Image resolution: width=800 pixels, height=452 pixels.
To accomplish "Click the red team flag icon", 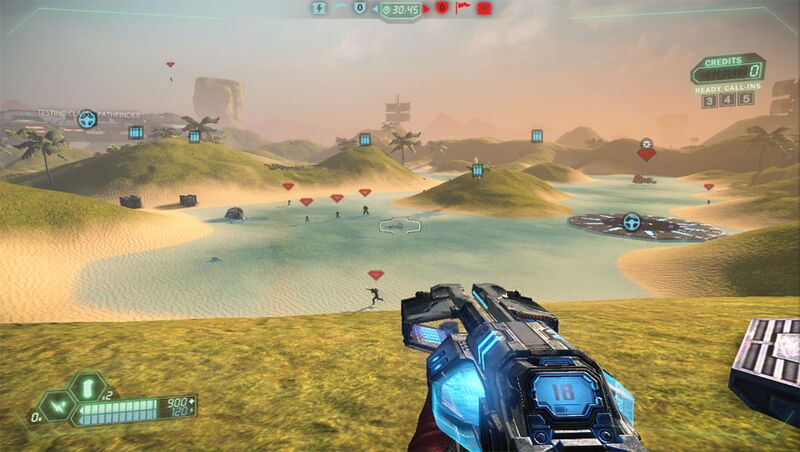I will (x=462, y=8).
